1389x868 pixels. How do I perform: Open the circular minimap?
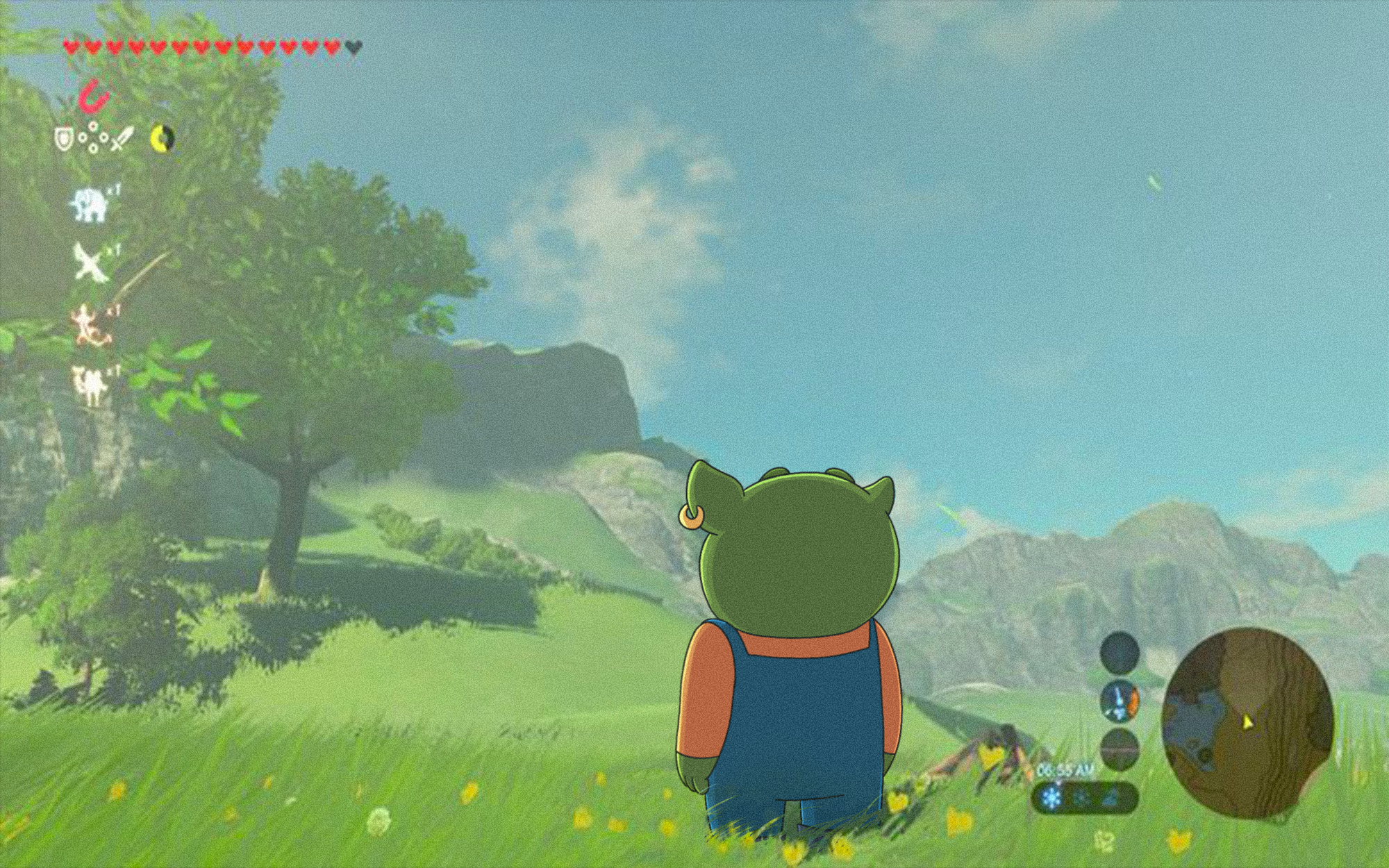(1247, 724)
